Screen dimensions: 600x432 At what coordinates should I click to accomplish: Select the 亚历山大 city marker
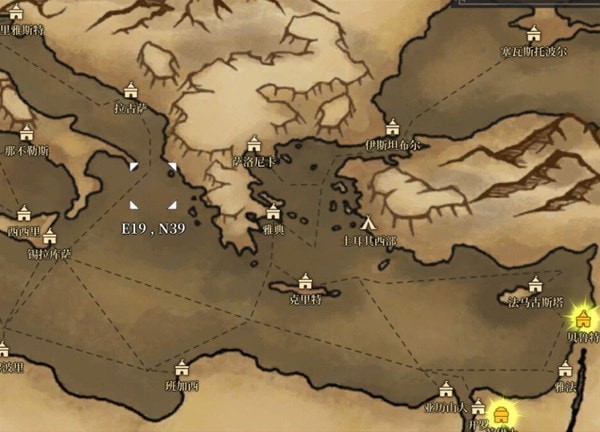click(x=446, y=390)
